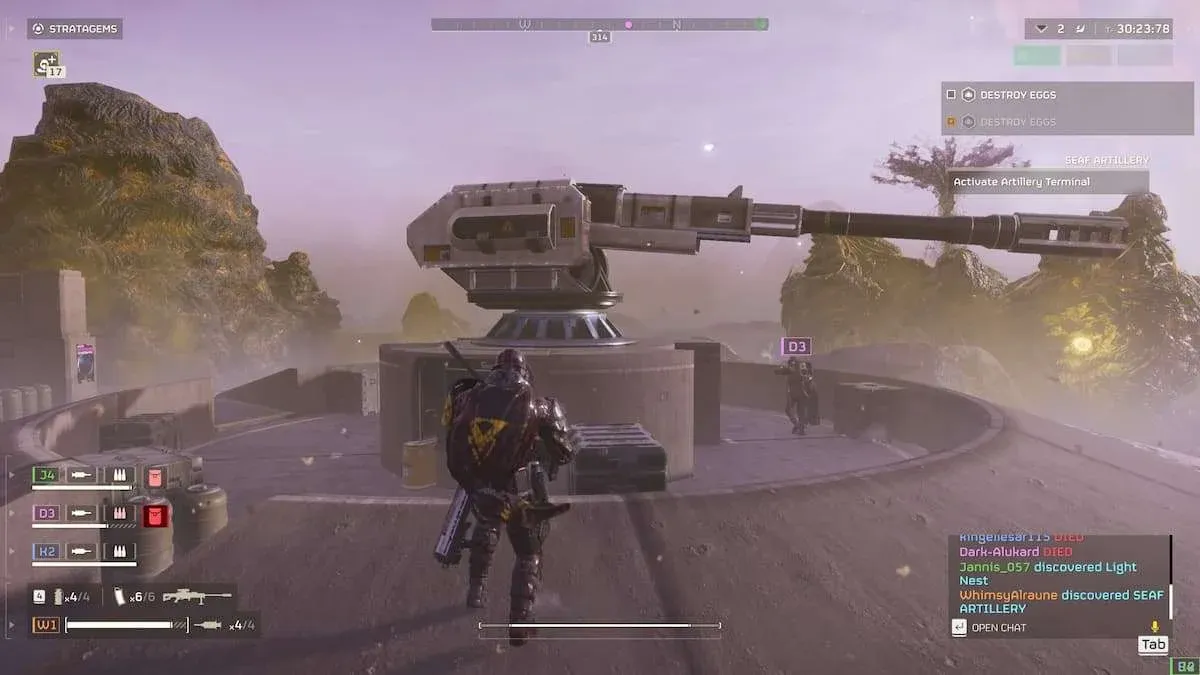Screen dimensions: 1200x675
Task: Click your own W1 player tag
Action: tap(46, 625)
